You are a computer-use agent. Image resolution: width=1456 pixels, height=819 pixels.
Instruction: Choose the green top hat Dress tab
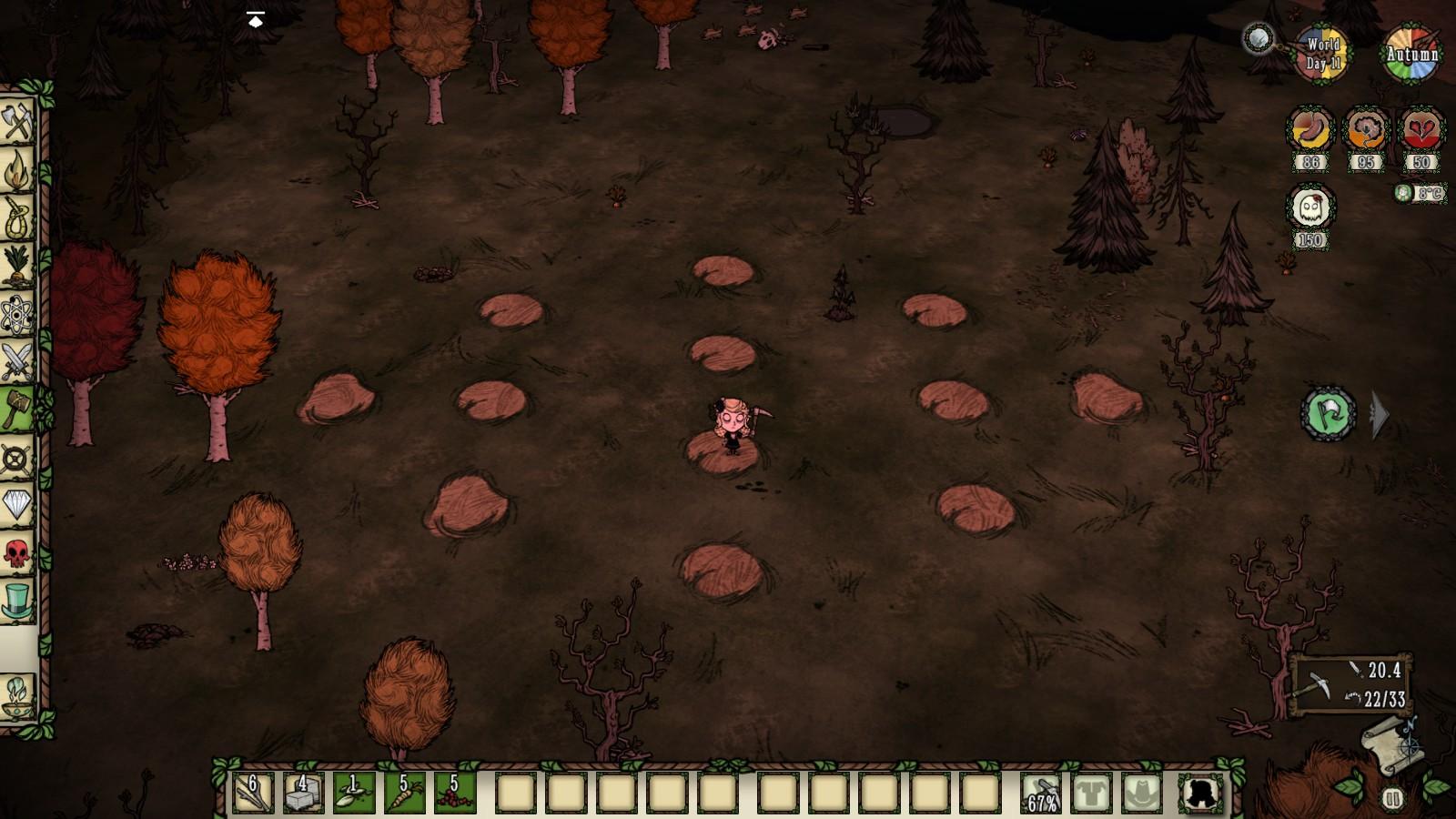pyautogui.click(x=17, y=600)
